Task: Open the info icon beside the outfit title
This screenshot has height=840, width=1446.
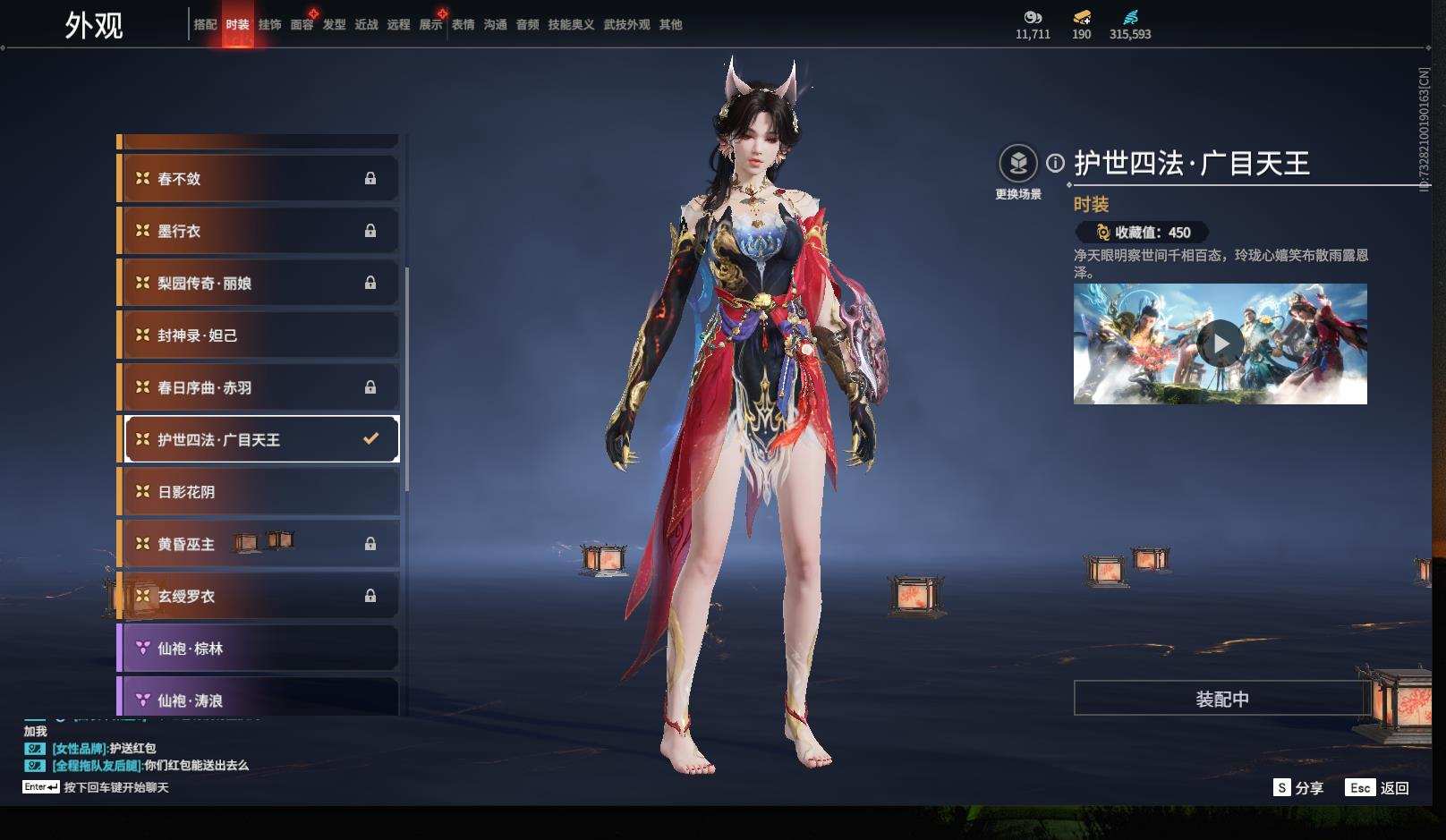Action: (x=1056, y=164)
